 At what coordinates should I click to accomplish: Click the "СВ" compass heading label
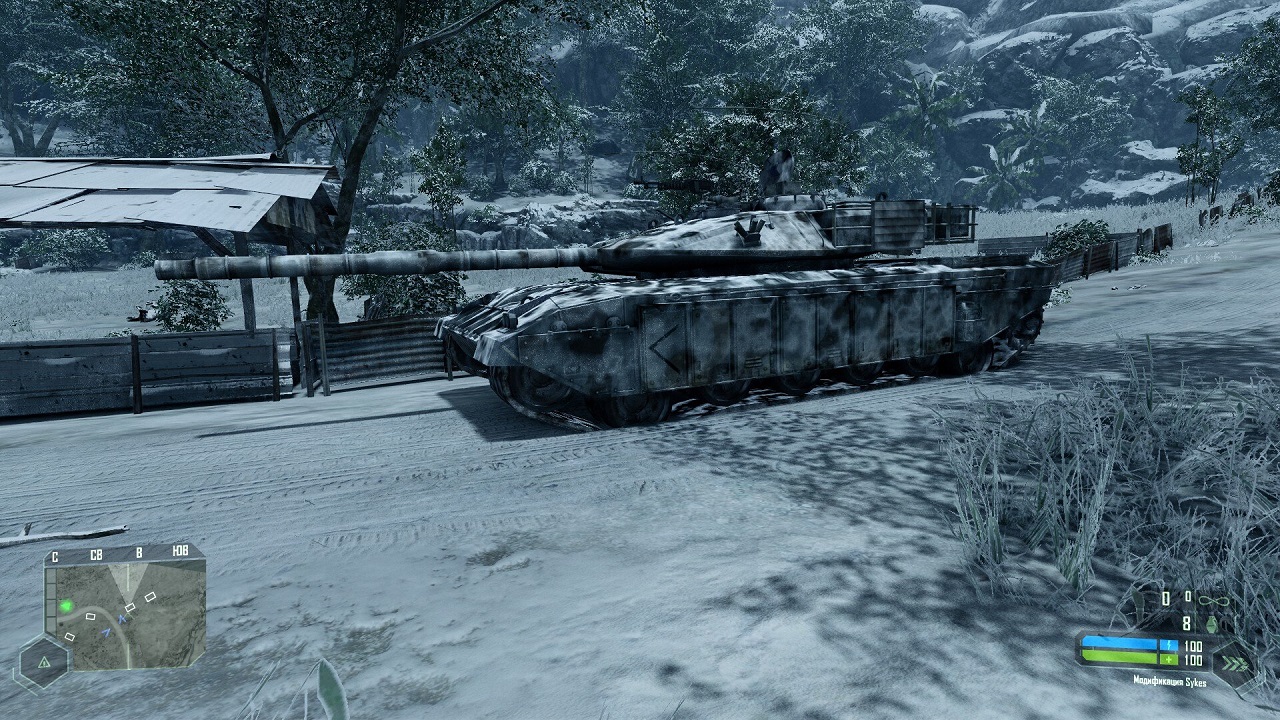96,554
